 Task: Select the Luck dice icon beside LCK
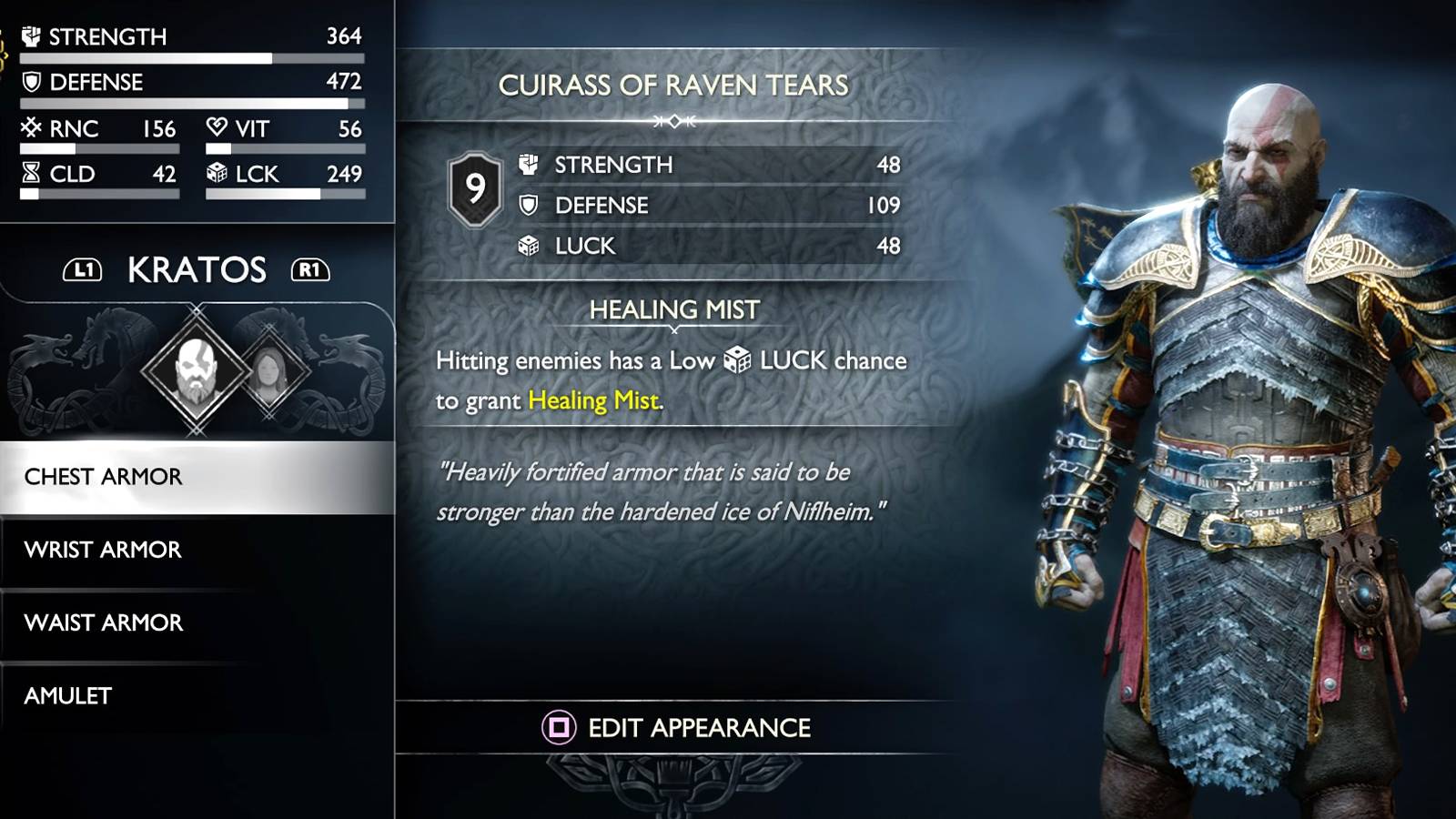tap(217, 175)
